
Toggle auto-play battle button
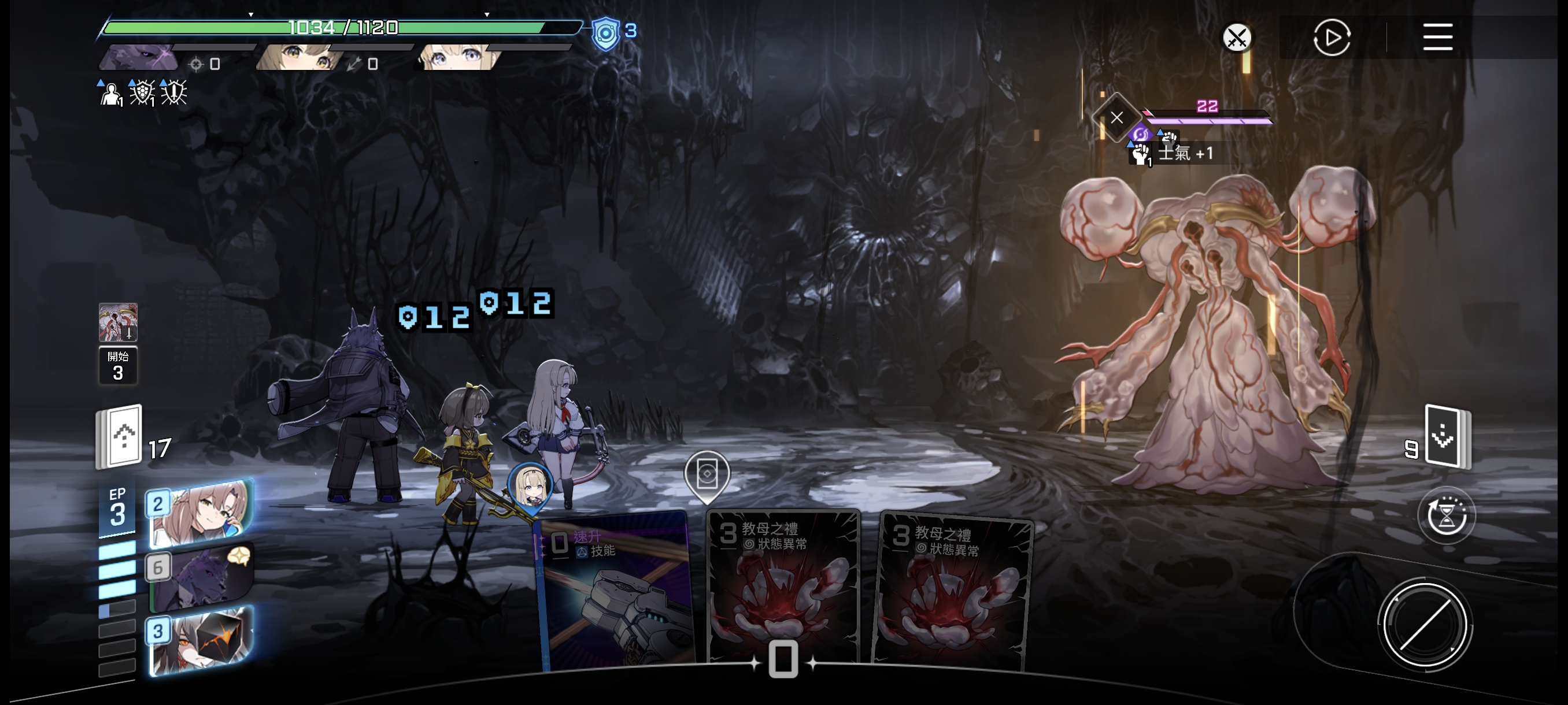(x=1331, y=38)
